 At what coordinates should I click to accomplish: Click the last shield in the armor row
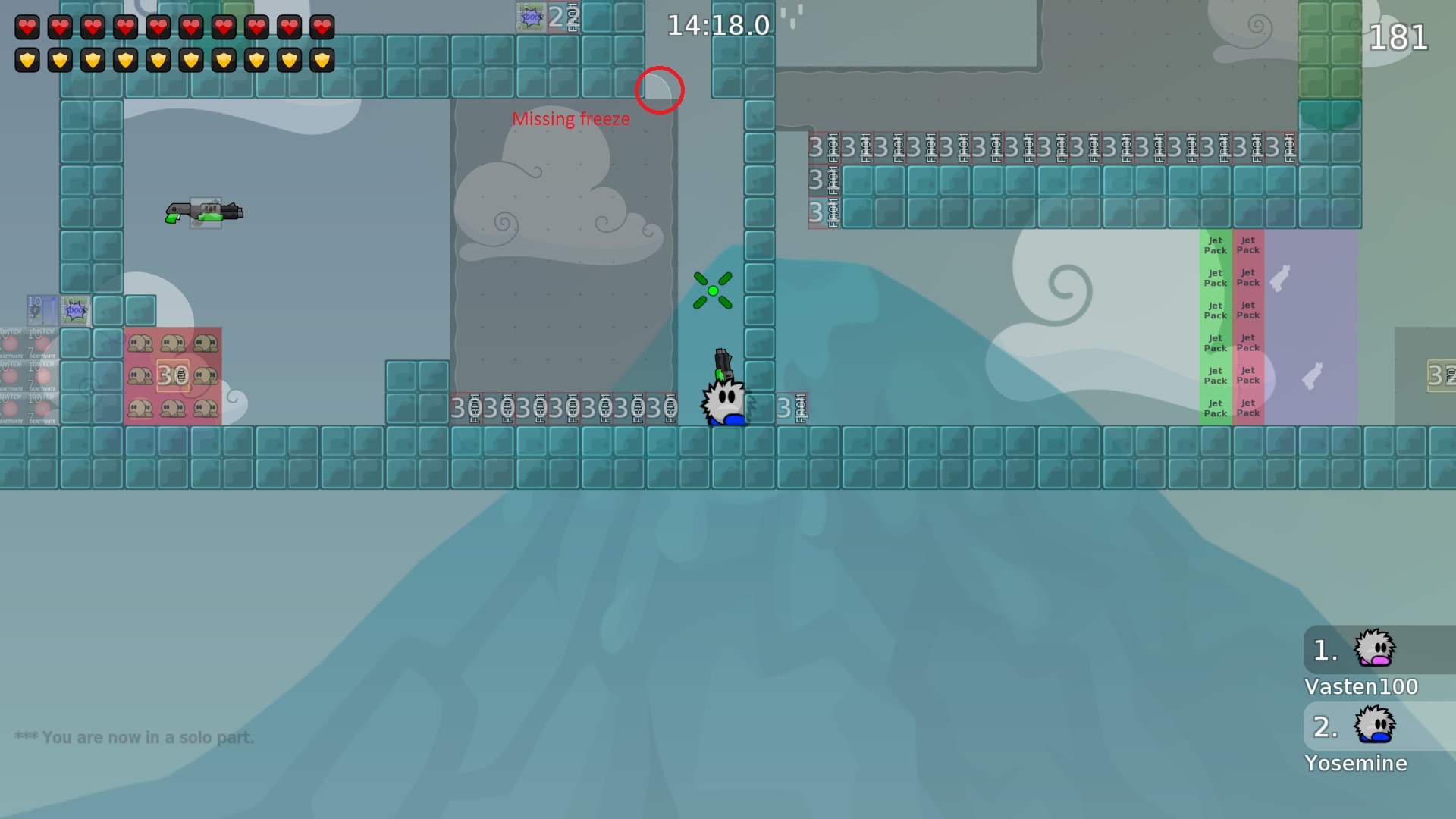323,60
